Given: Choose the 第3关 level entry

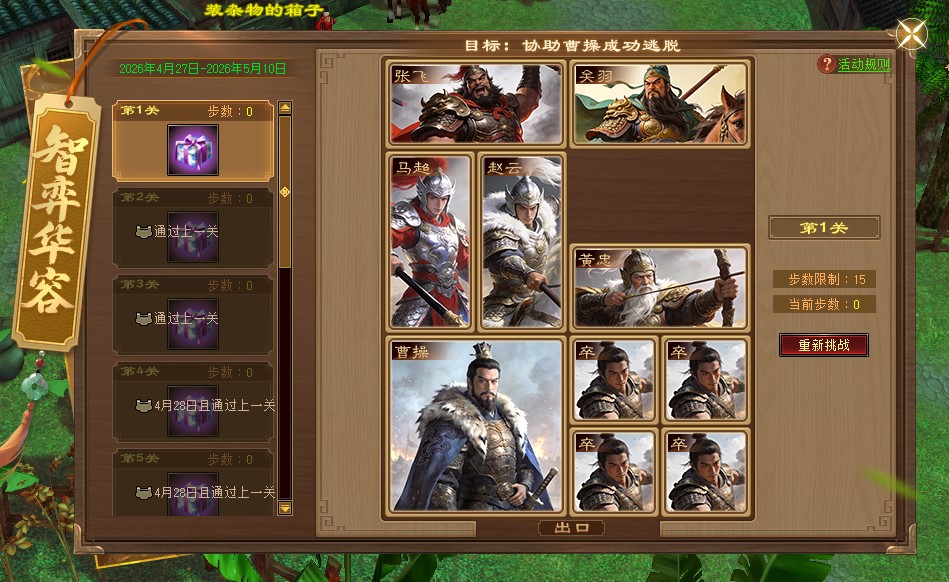Looking at the screenshot, I should (x=193, y=314).
